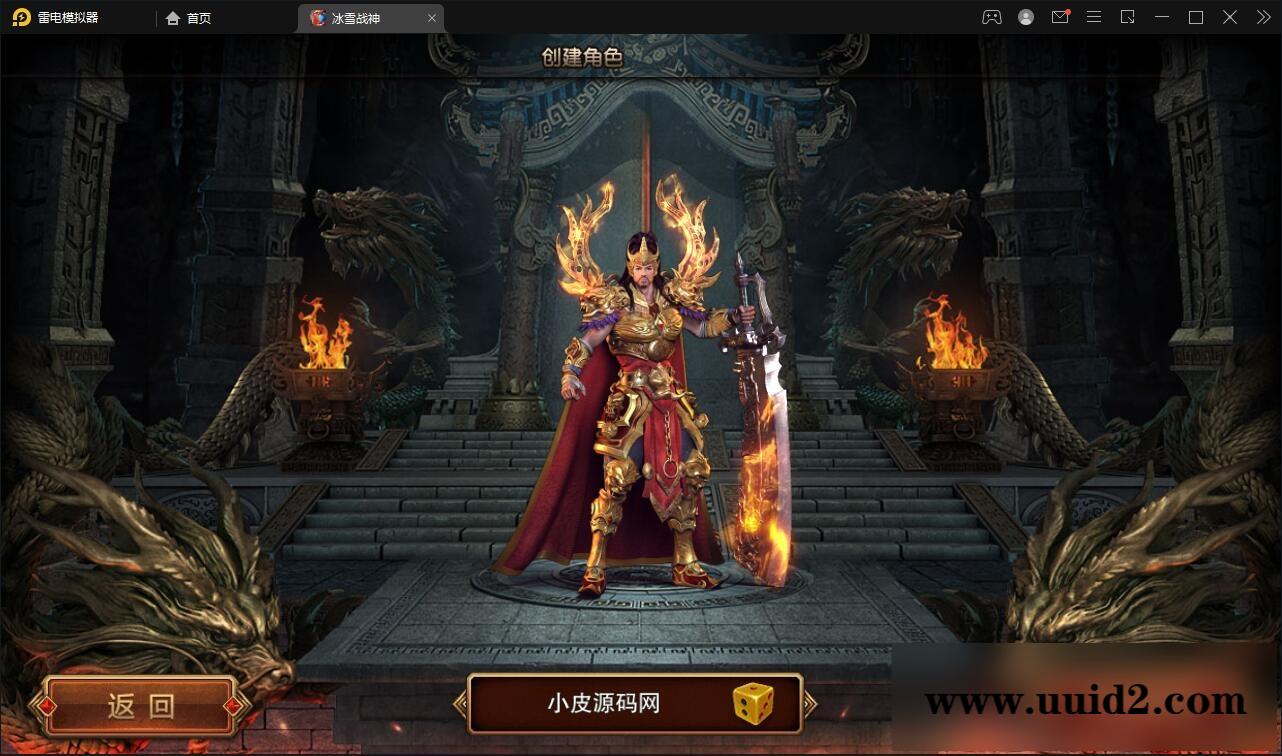Click the 冰雪战神 game icon on its tab
This screenshot has width=1282, height=756.
tap(318, 17)
